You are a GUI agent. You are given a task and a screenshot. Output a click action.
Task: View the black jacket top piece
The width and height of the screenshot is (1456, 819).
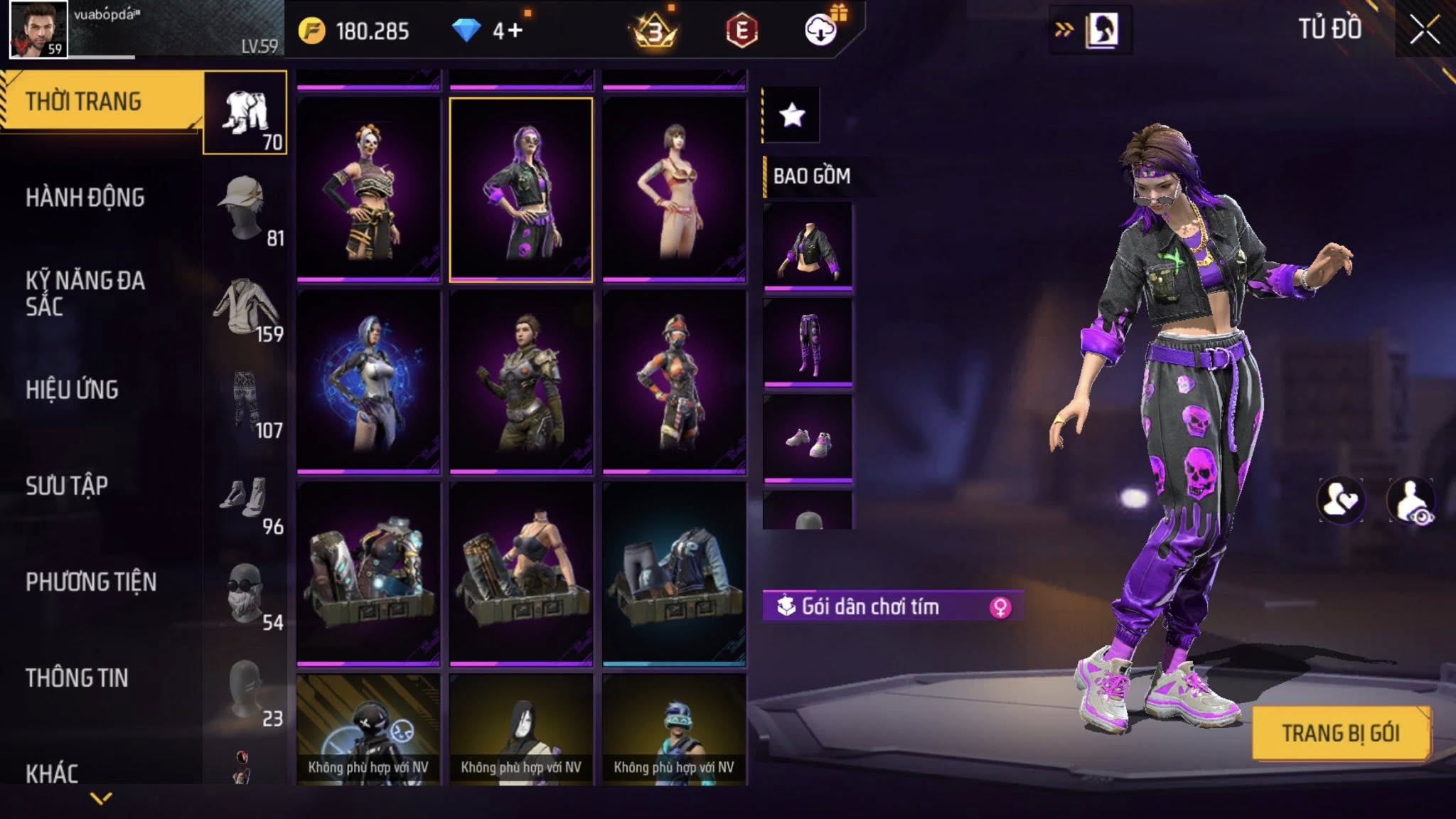coord(808,247)
